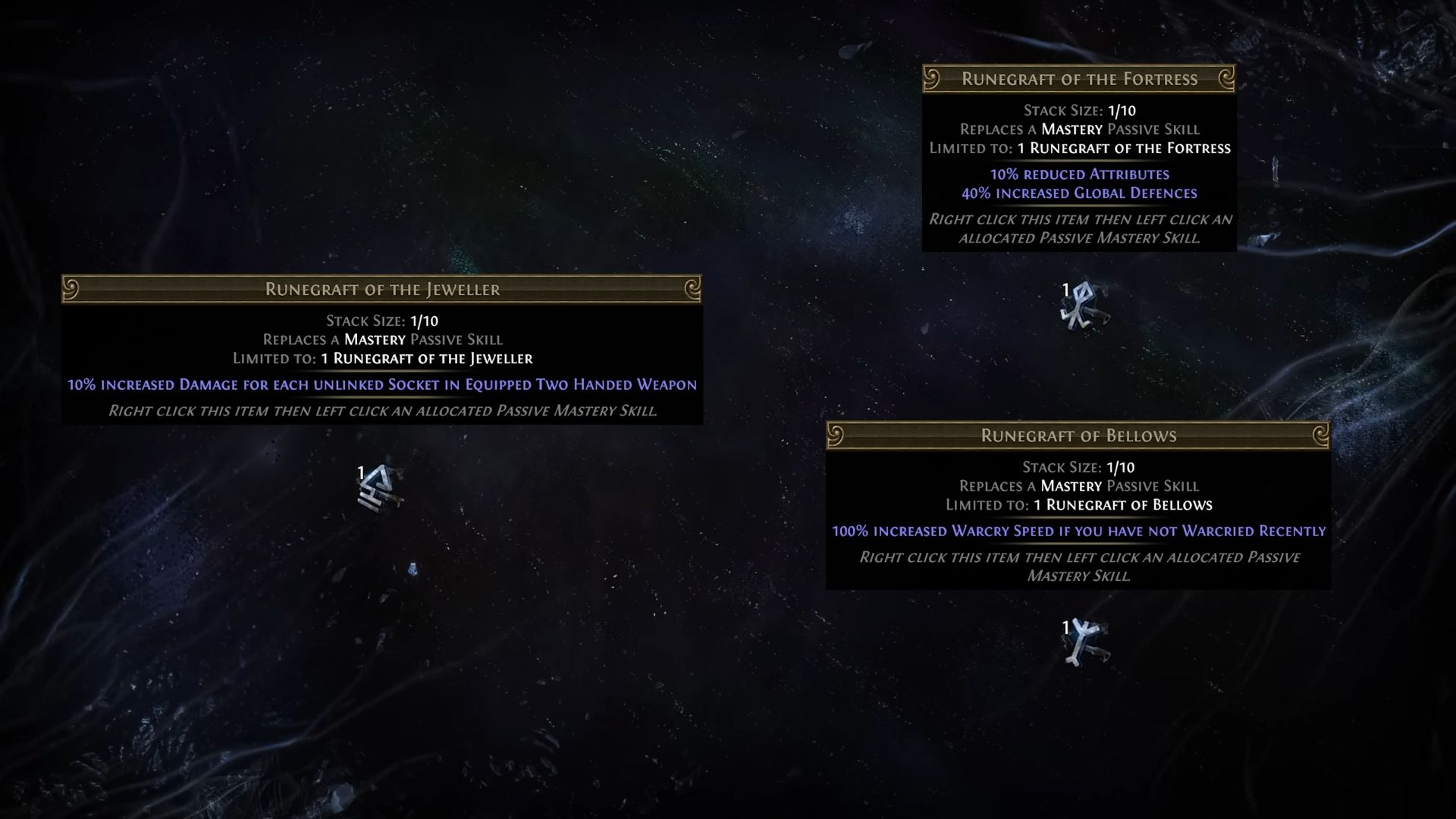1456x819 pixels.
Task: Select the Runegraft of the Fortress item icon
Action: pyautogui.click(x=1082, y=306)
